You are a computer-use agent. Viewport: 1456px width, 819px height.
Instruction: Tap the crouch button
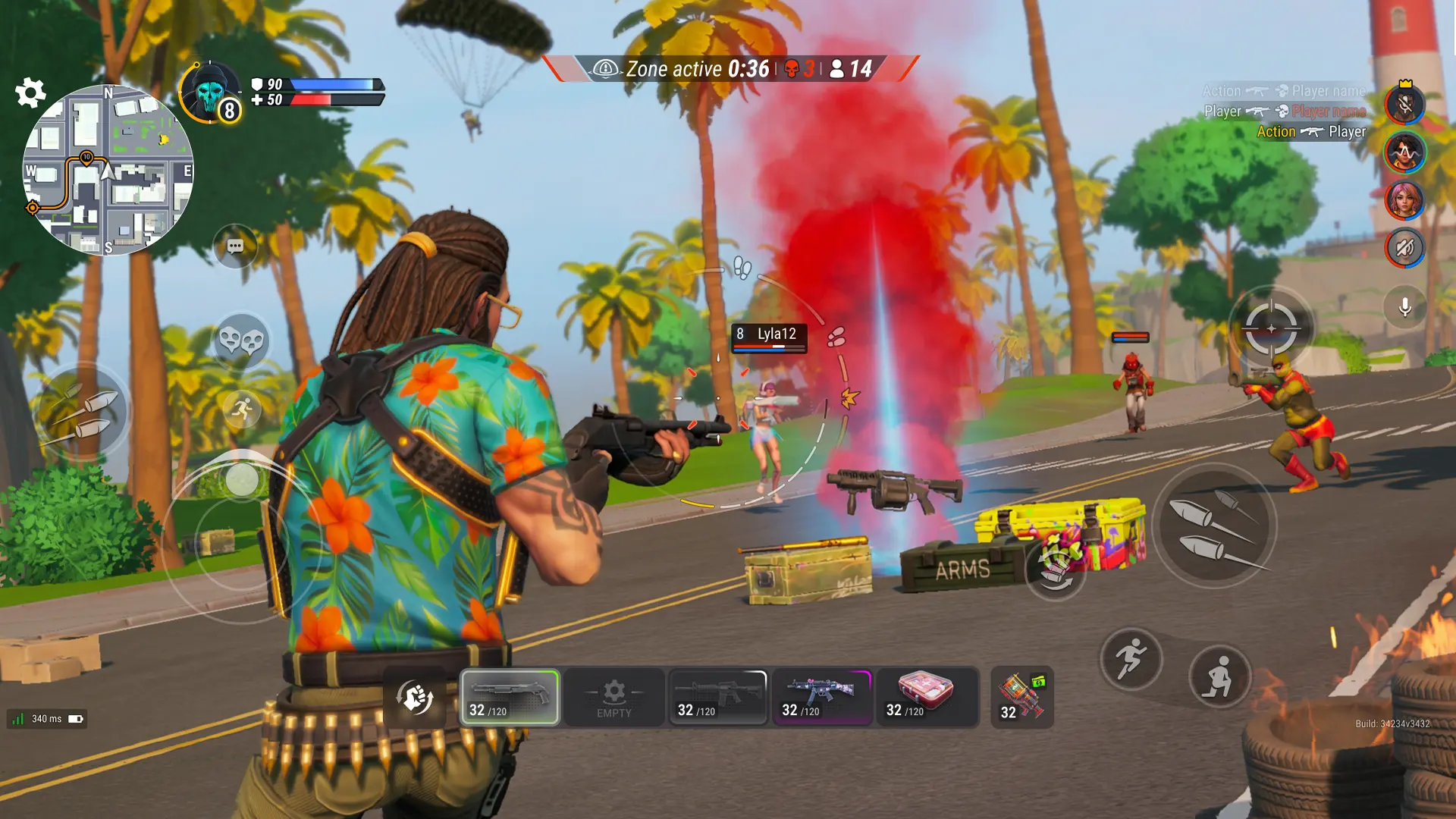pos(1219,676)
